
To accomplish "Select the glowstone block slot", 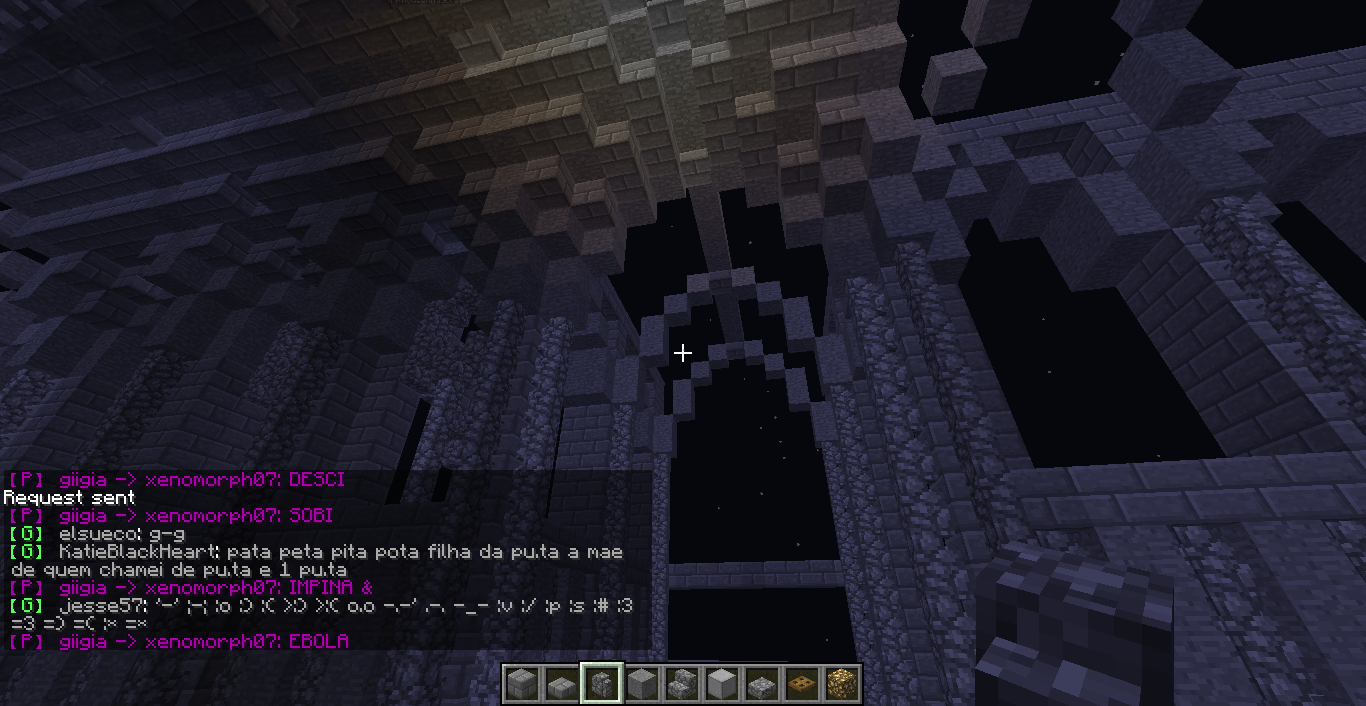I will [x=841, y=684].
